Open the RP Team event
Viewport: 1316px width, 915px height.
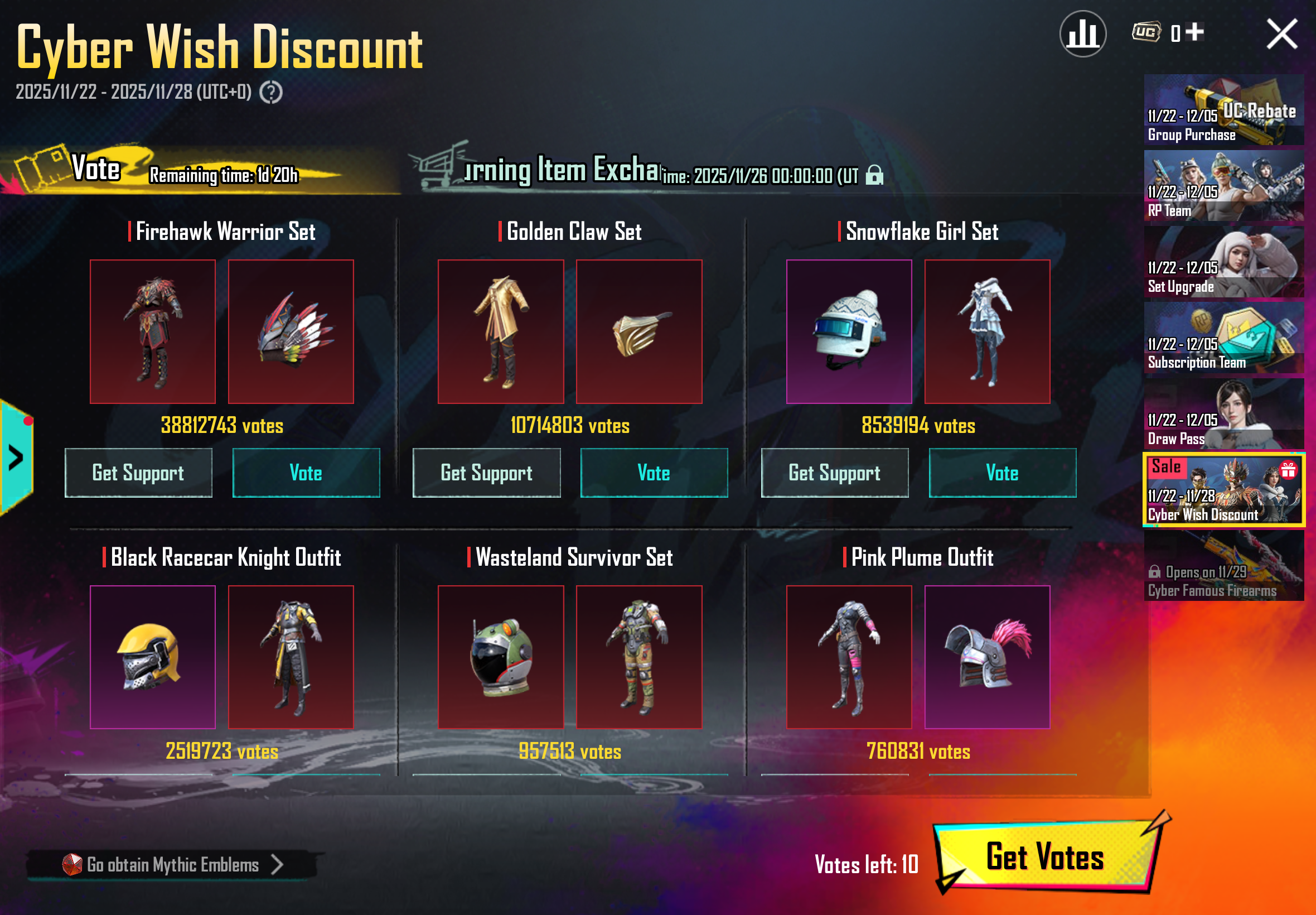1223,186
